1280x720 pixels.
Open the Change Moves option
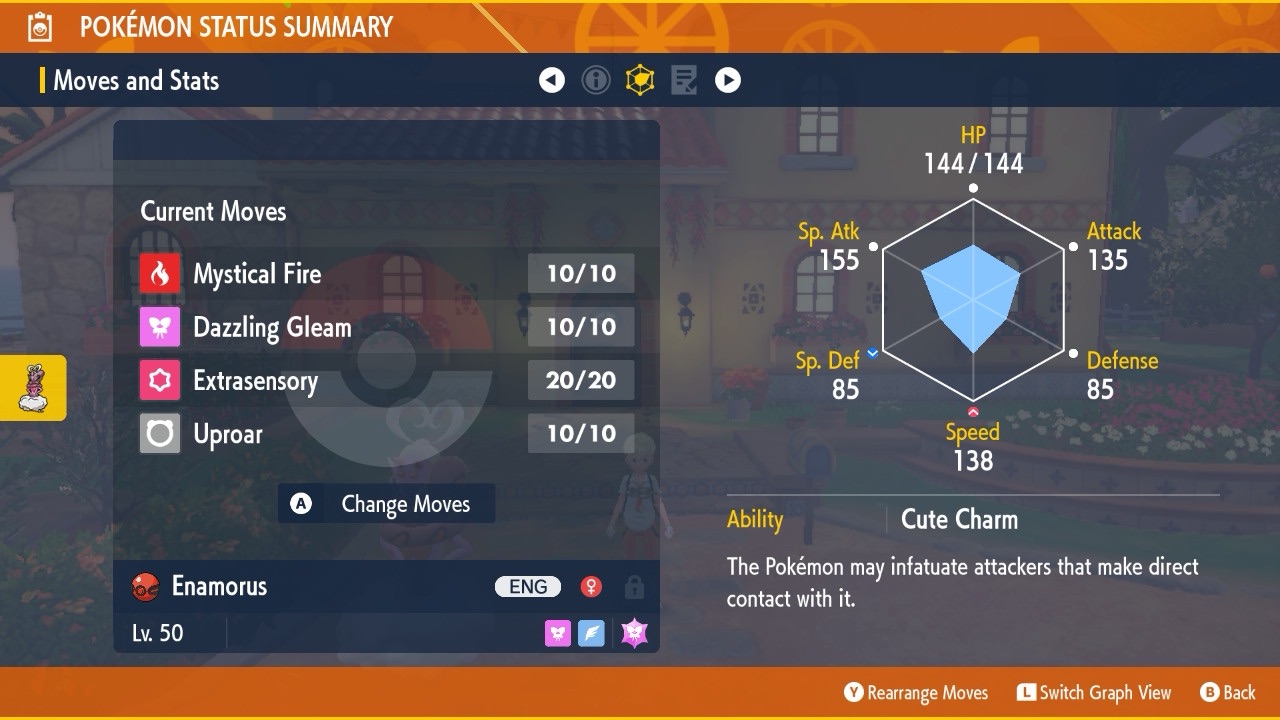[386, 504]
